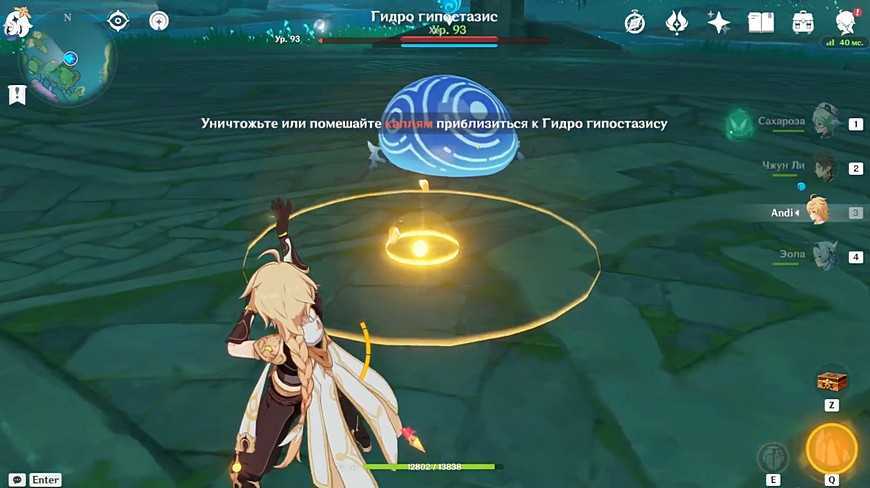
Task: Open the Wish screen icon
Action: pos(677,22)
